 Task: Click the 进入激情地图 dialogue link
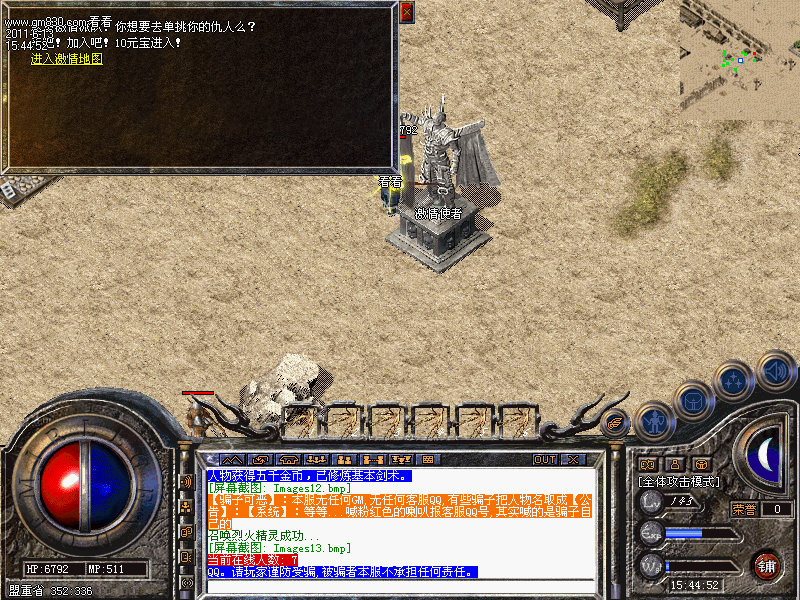pyautogui.click(x=66, y=59)
